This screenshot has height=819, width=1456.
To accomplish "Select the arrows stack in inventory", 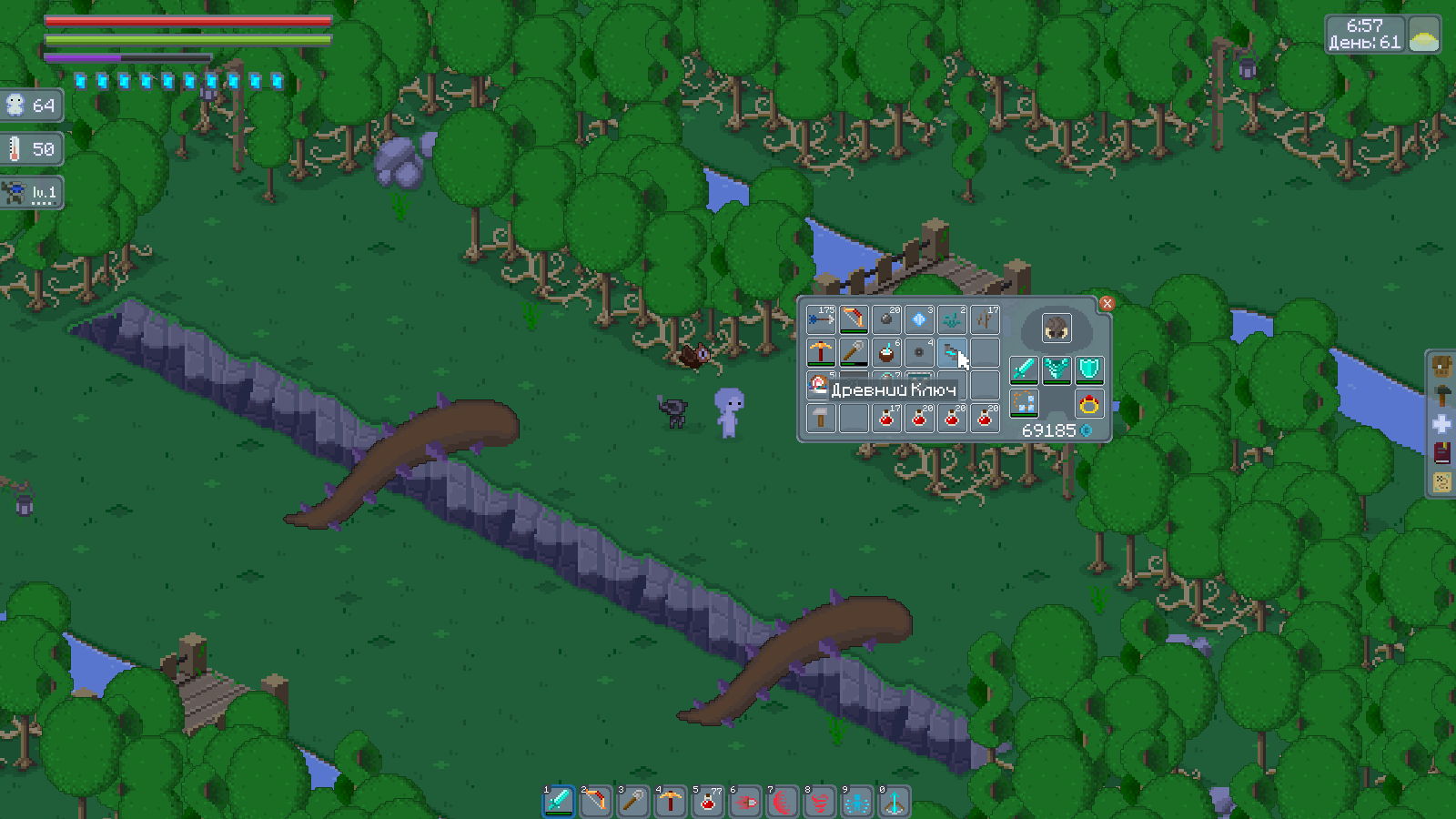I will pyautogui.click(x=821, y=319).
